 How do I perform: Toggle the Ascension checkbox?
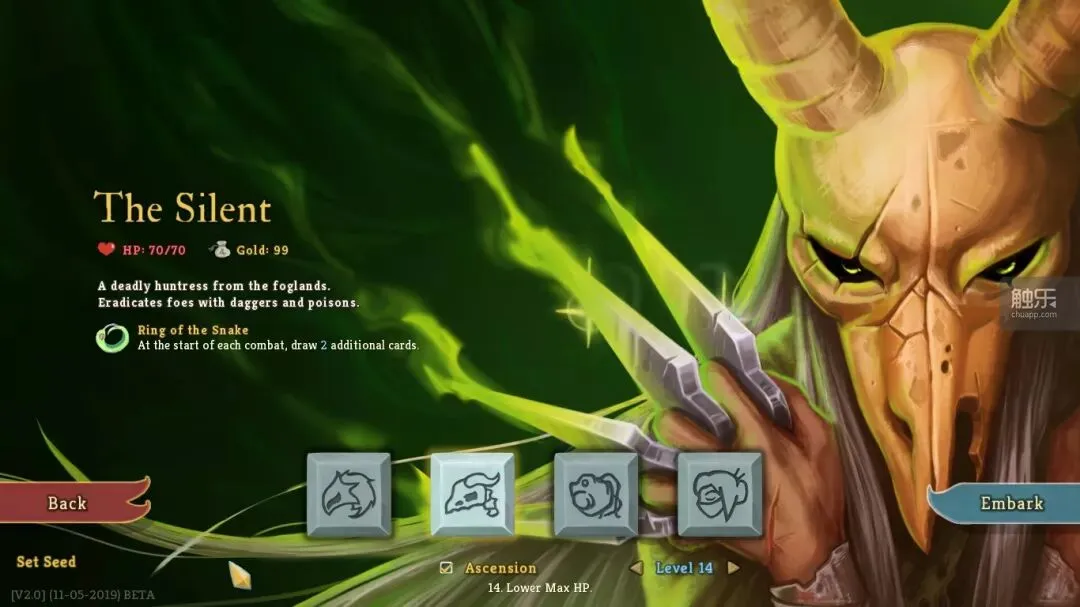(447, 568)
